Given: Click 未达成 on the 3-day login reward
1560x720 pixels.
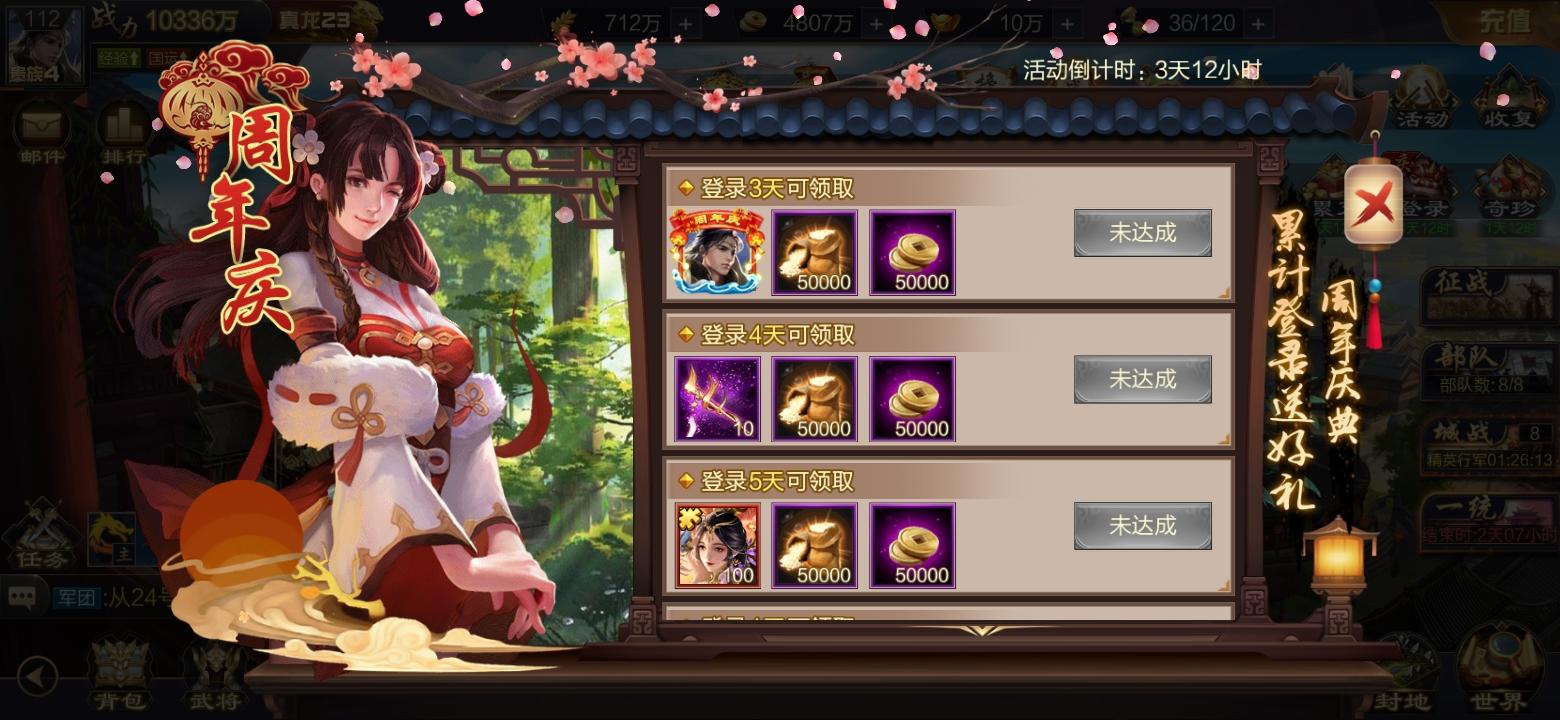Looking at the screenshot, I should (x=1143, y=232).
